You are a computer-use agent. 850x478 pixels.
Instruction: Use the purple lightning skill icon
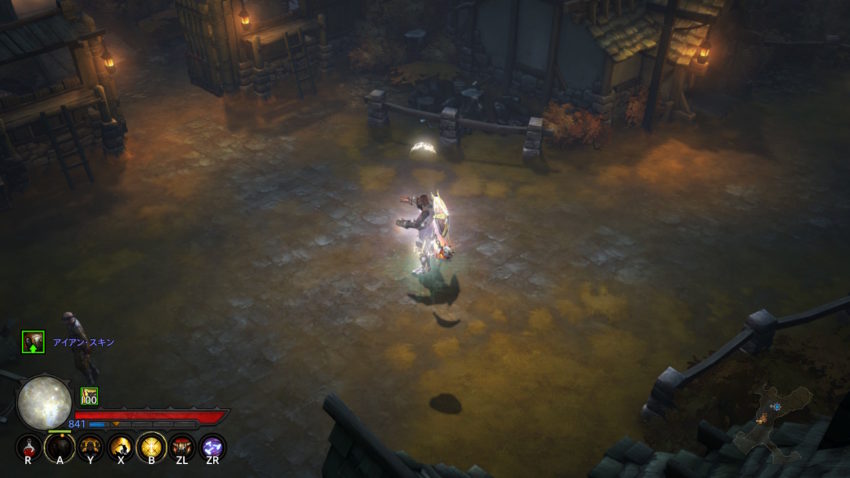coord(213,448)
